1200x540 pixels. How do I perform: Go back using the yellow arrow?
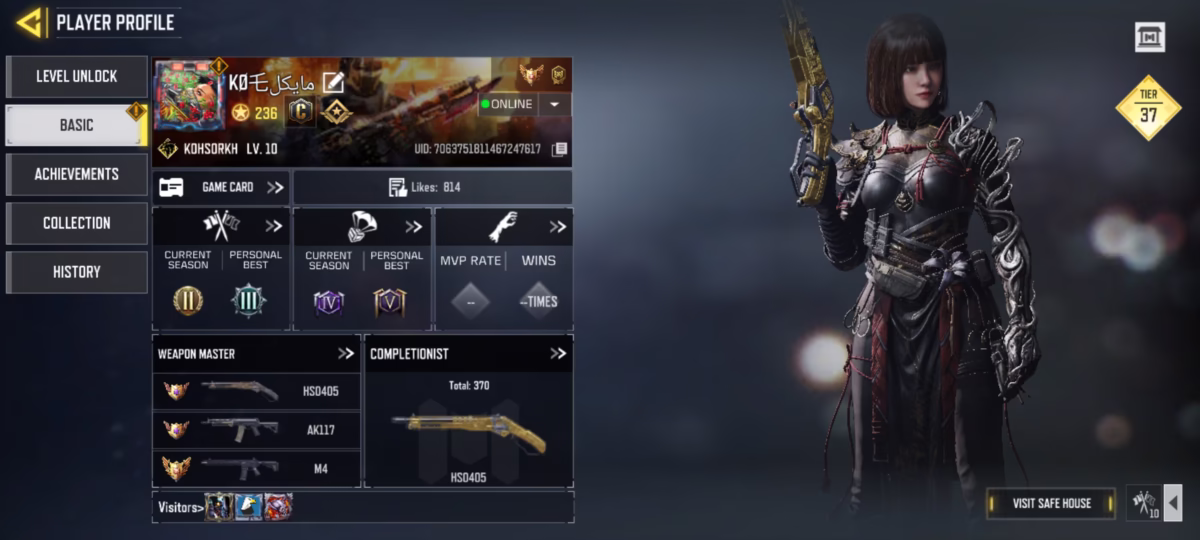point(29,22)
